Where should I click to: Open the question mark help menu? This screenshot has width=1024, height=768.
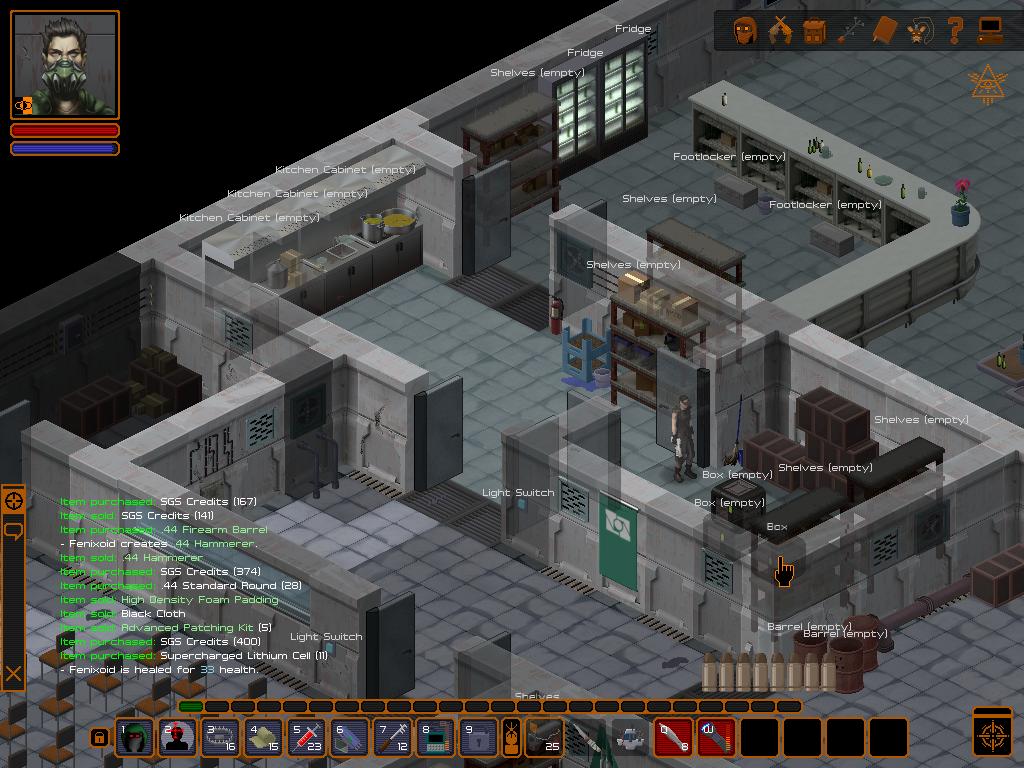pos(955,31)
